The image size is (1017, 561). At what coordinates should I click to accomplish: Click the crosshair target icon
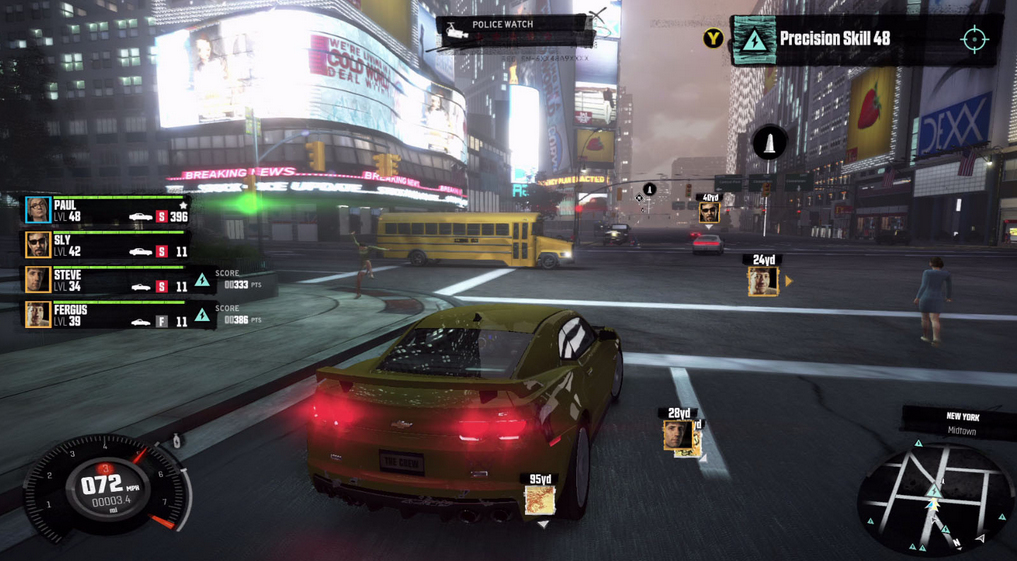974,39
